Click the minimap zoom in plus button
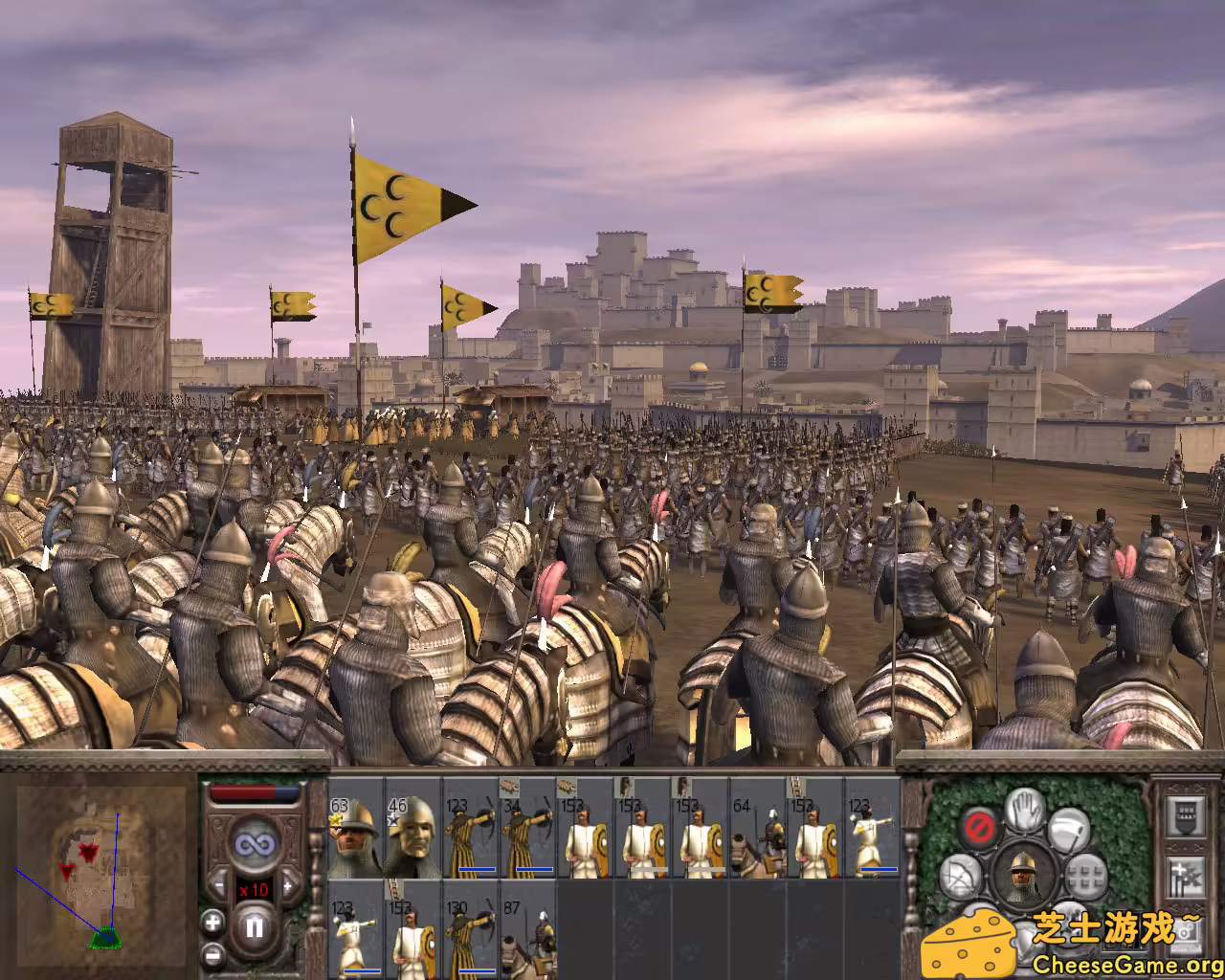This screenshot has width=1225, height=980. click(x=212, y=922)
